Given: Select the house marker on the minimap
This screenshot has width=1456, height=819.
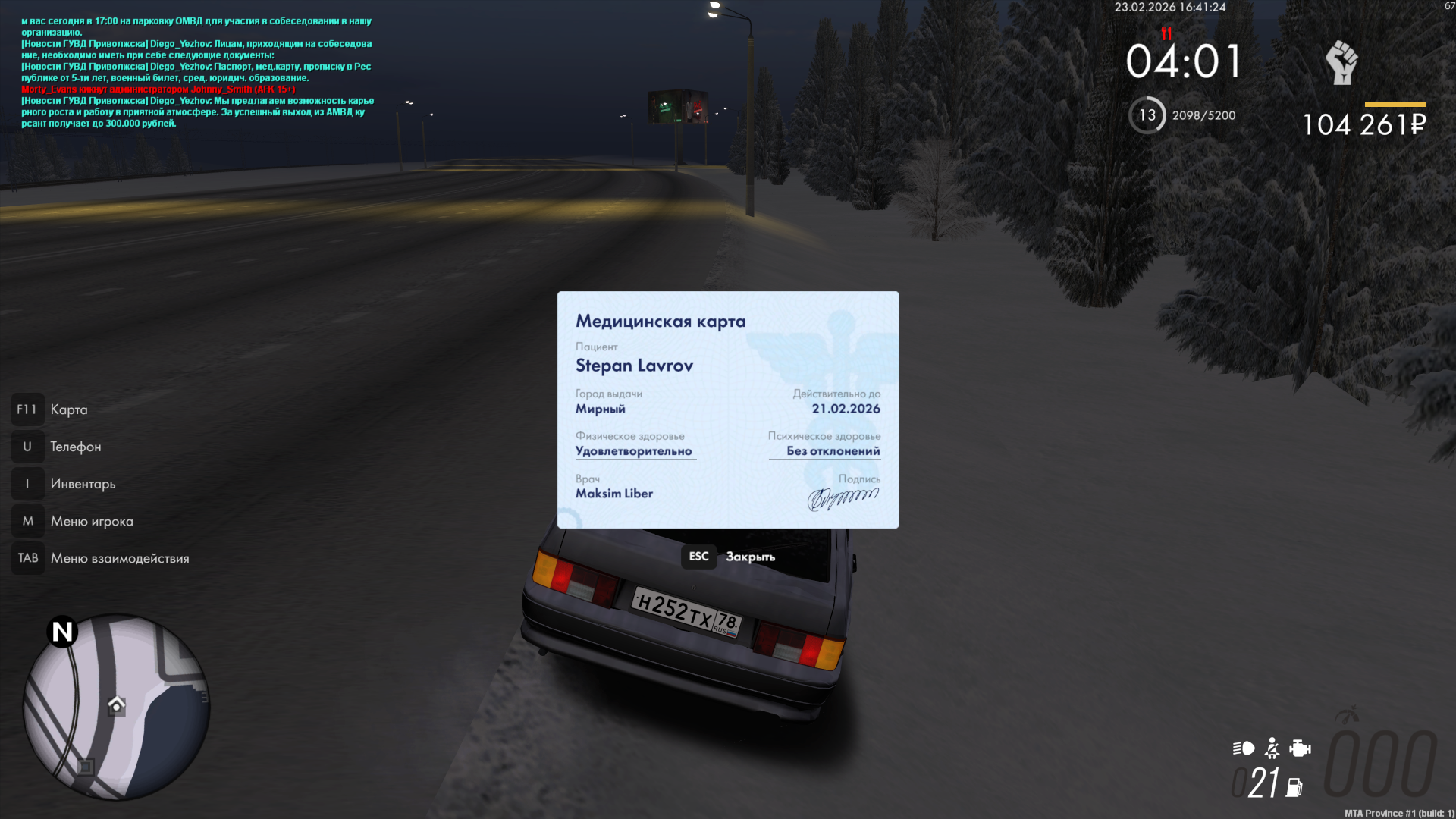Looking at the screenshot, I should pos(116,704).
